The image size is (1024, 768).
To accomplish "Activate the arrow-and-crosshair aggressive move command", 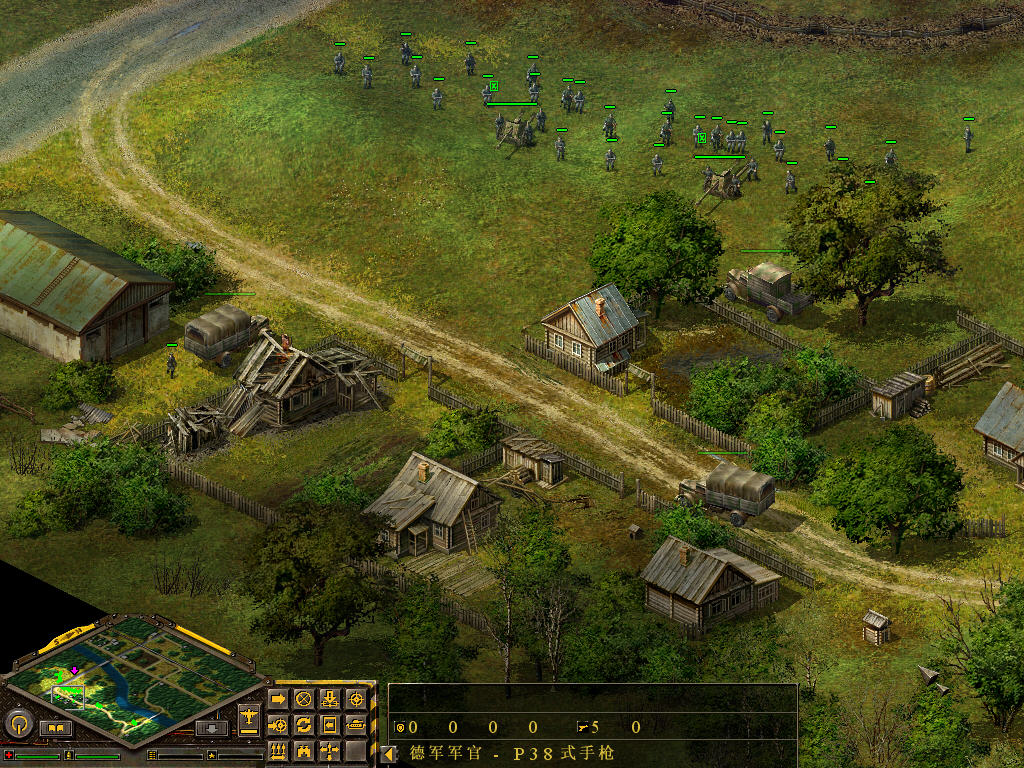I will click(x=278, y=724).
